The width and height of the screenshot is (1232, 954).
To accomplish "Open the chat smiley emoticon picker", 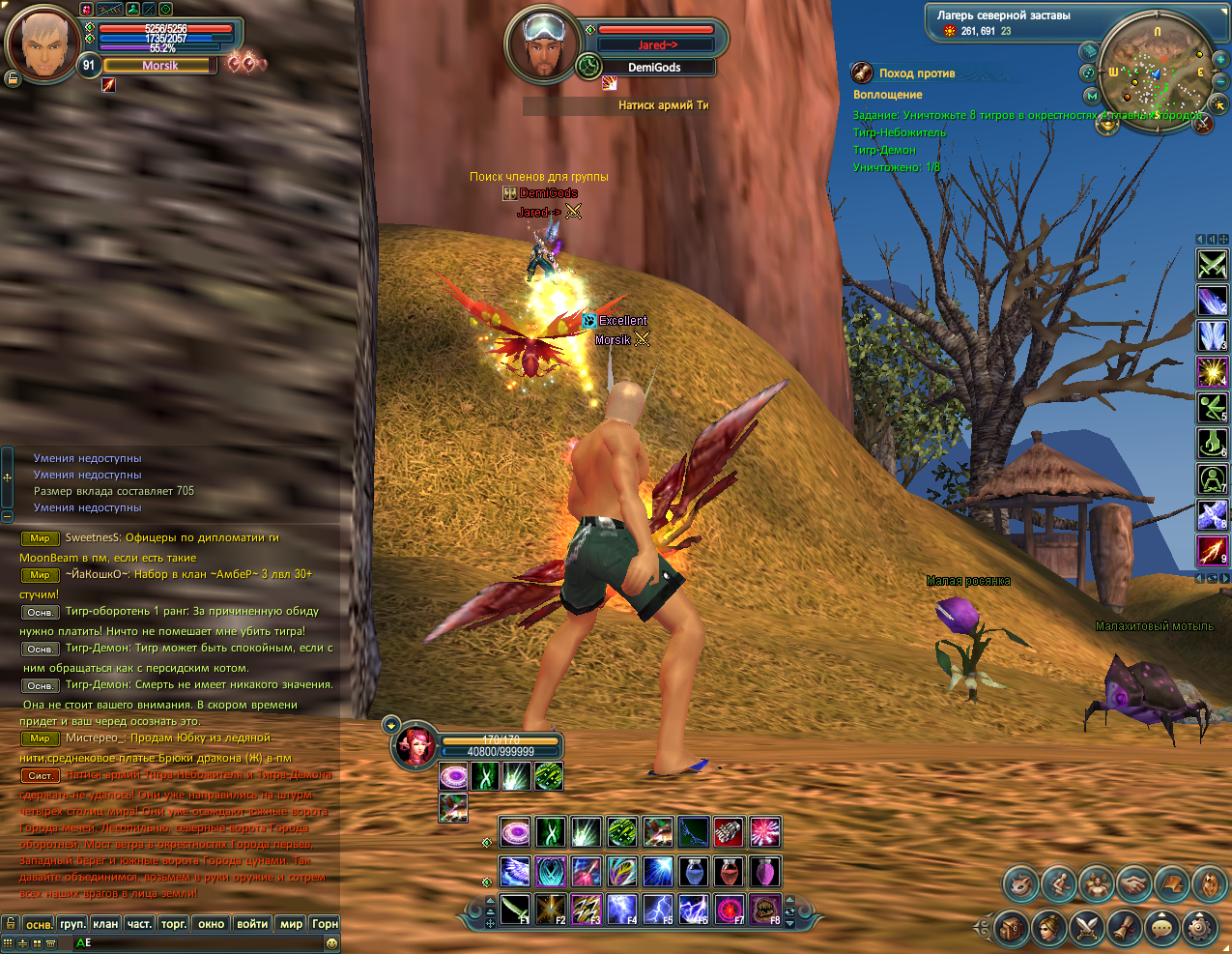I will pyautogui.click(x=331, y=942).
